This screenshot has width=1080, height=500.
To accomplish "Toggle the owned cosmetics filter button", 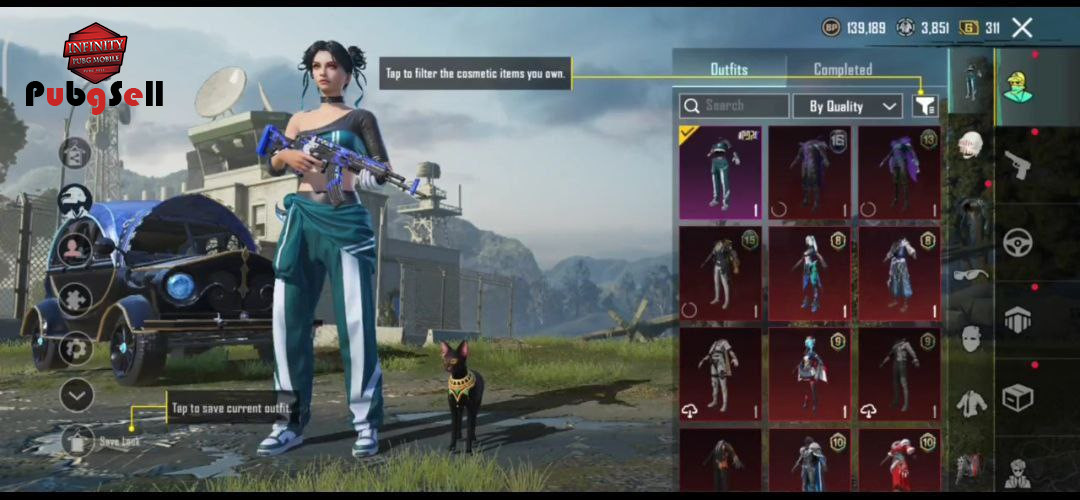I will [x=925, y=106].
